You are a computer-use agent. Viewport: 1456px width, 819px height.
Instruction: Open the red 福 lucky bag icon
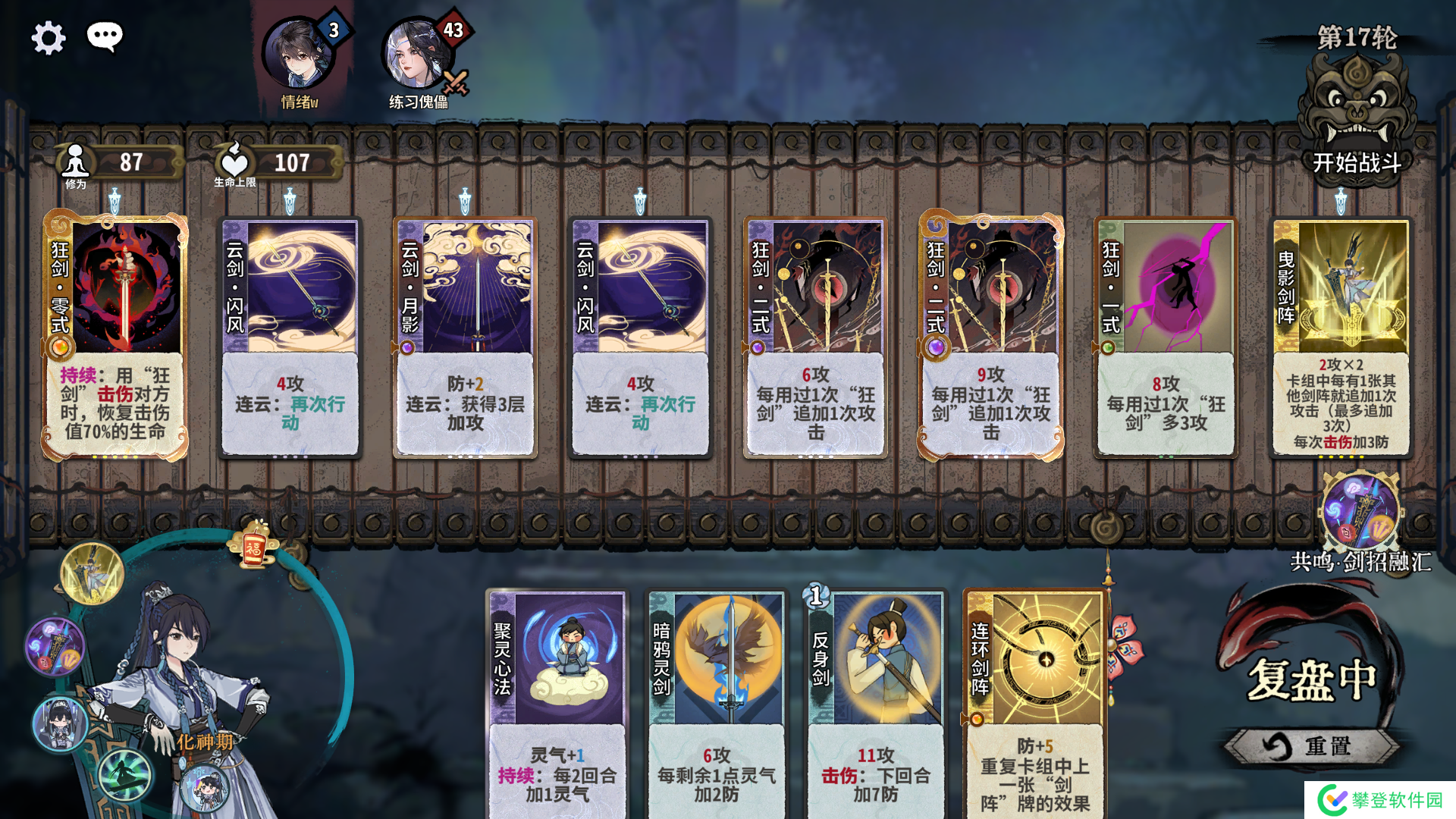[x=254, y=545]
